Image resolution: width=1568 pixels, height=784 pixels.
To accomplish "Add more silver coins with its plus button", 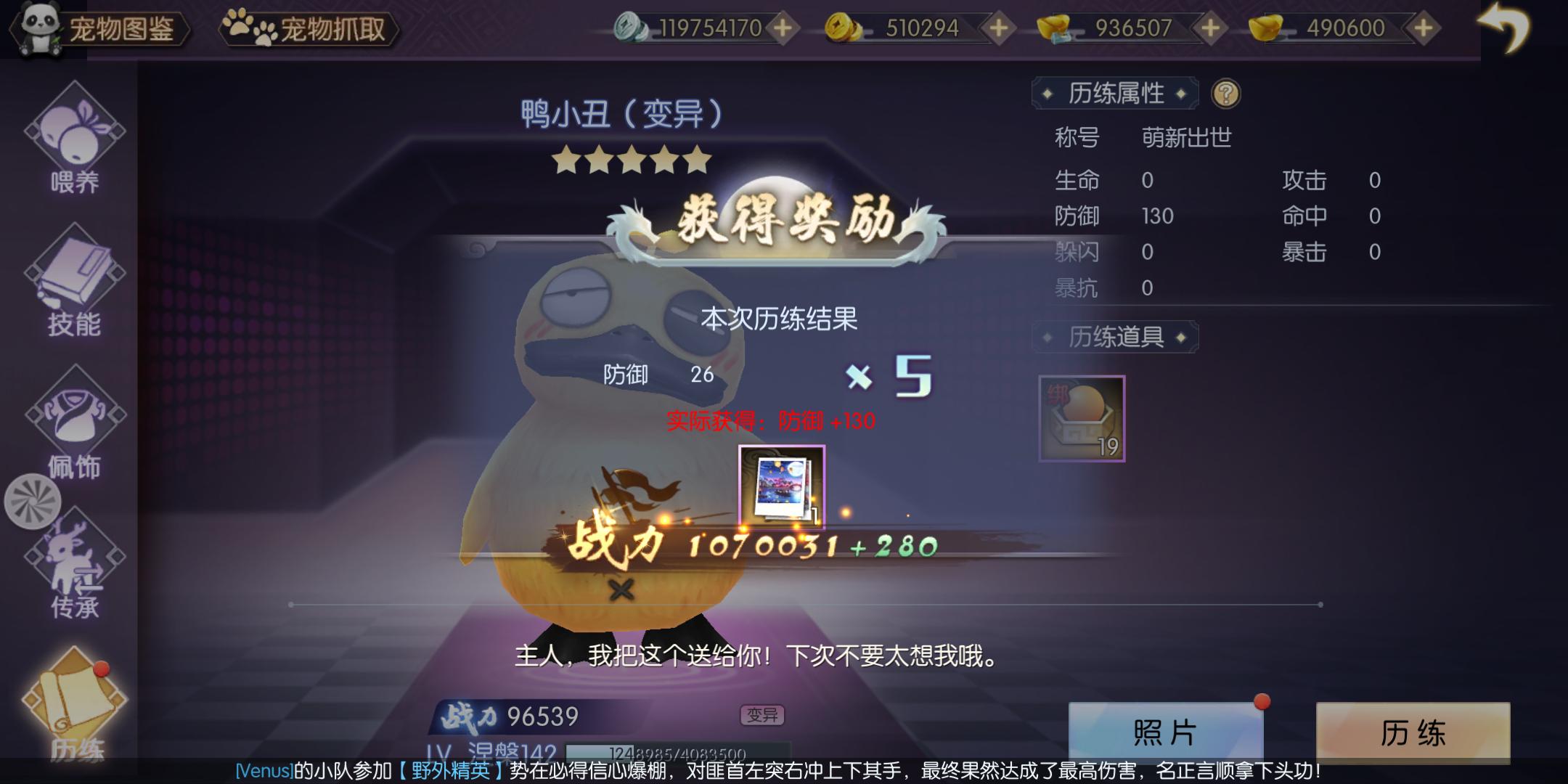I will click(783, 29).
